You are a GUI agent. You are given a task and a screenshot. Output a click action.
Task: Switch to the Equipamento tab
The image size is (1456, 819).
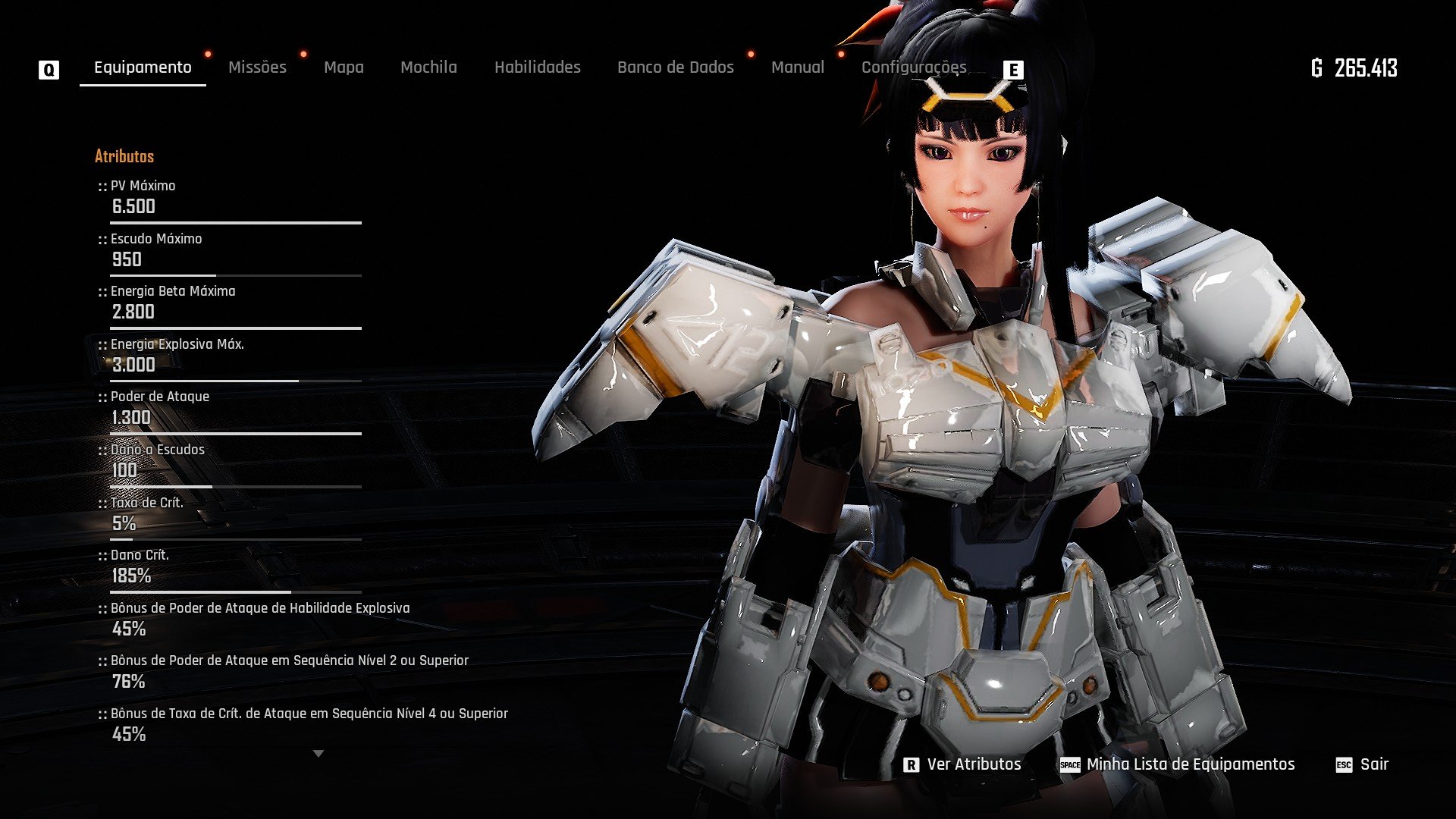143,67
